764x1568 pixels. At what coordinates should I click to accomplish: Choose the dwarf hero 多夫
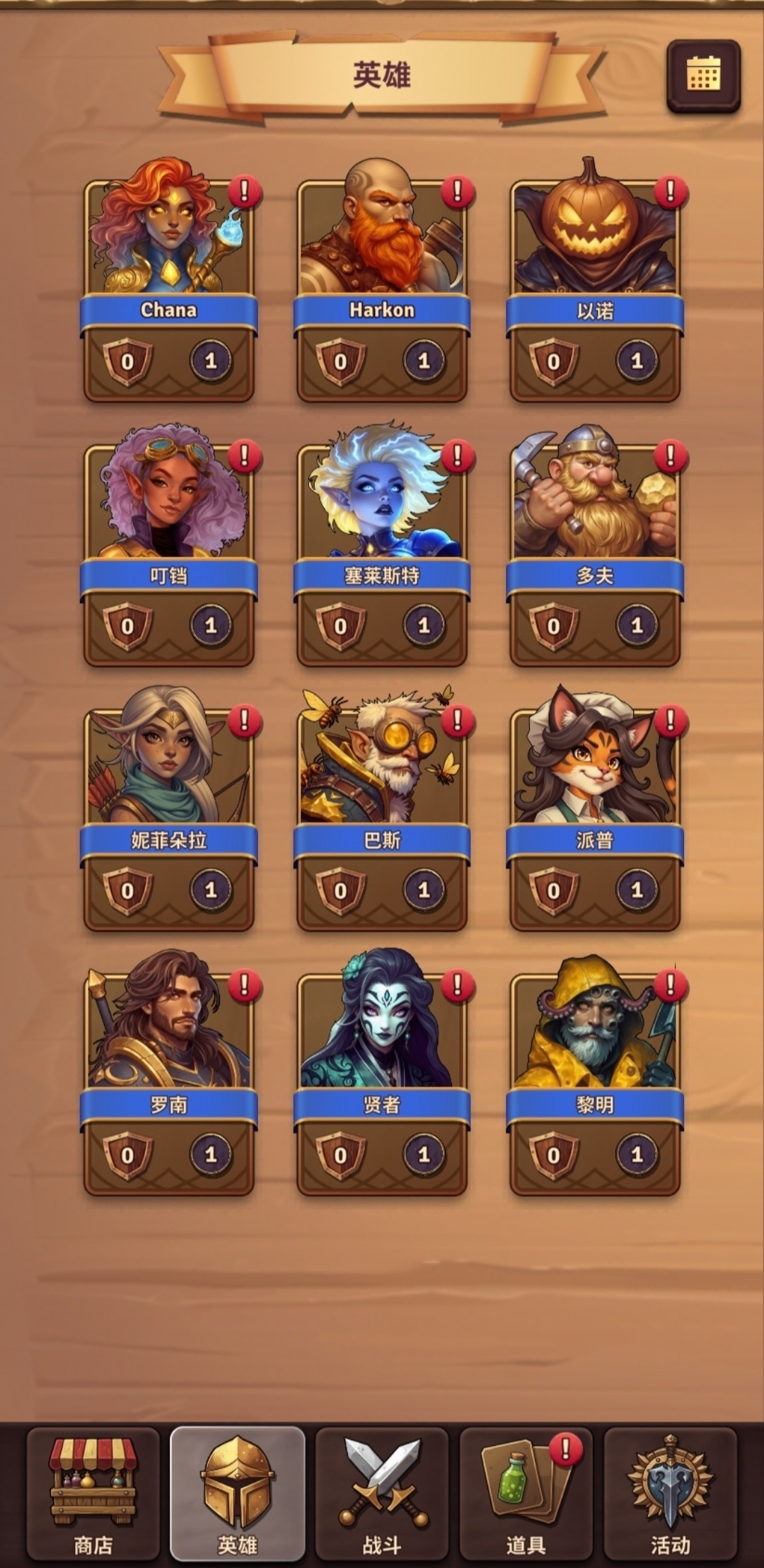(595, 548)
